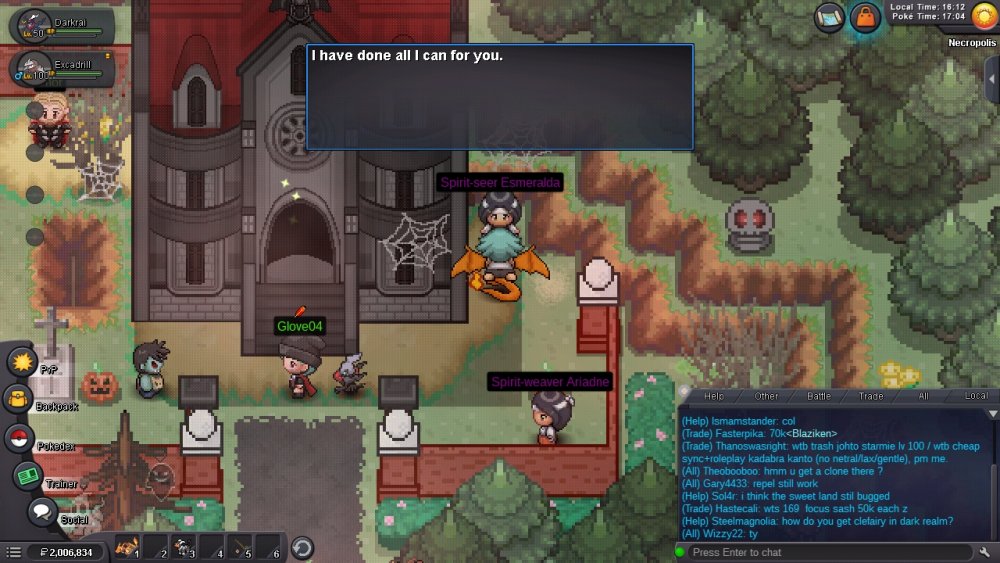Open the Backpack
The height and width of the screenshot is (563, 1000).
(x=19, y=398)
